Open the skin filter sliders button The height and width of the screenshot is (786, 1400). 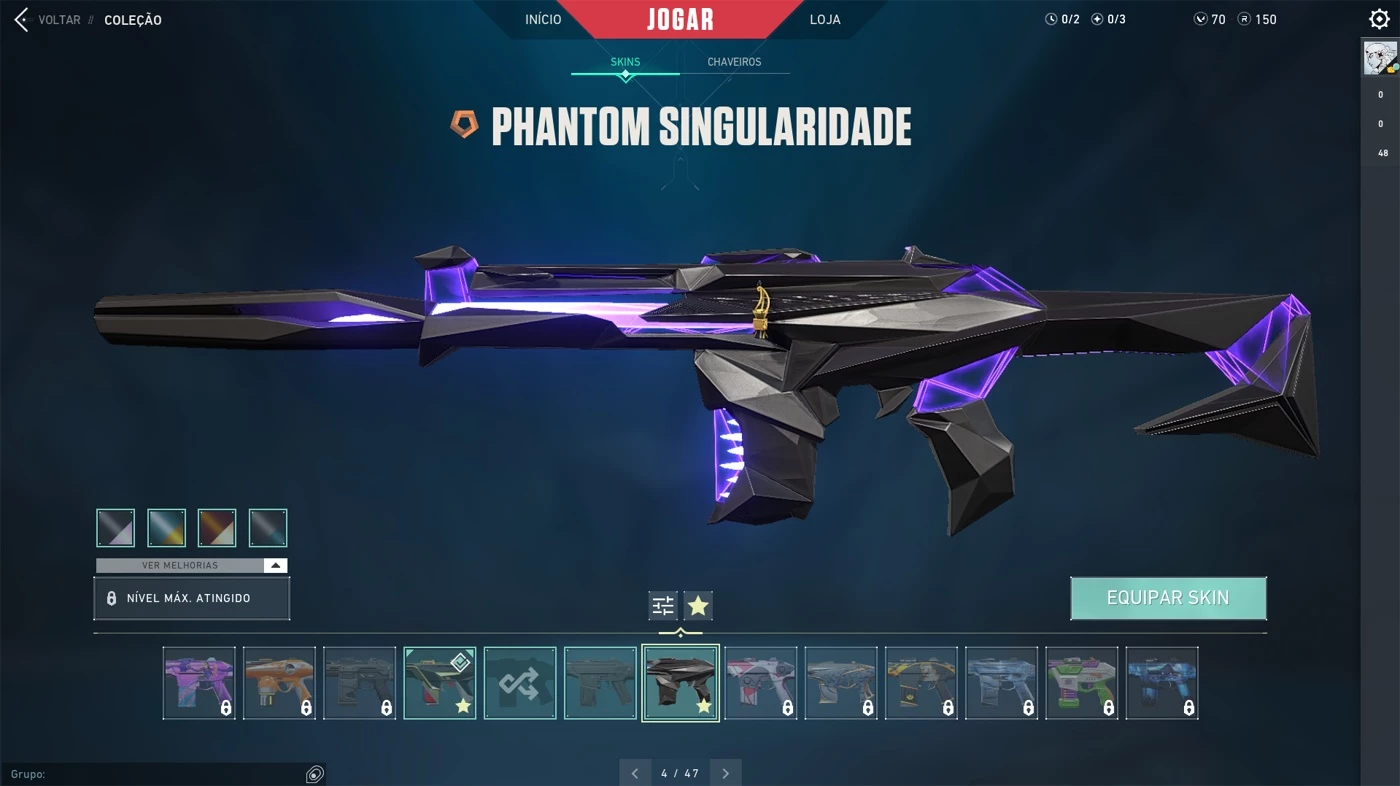[663, 605]
